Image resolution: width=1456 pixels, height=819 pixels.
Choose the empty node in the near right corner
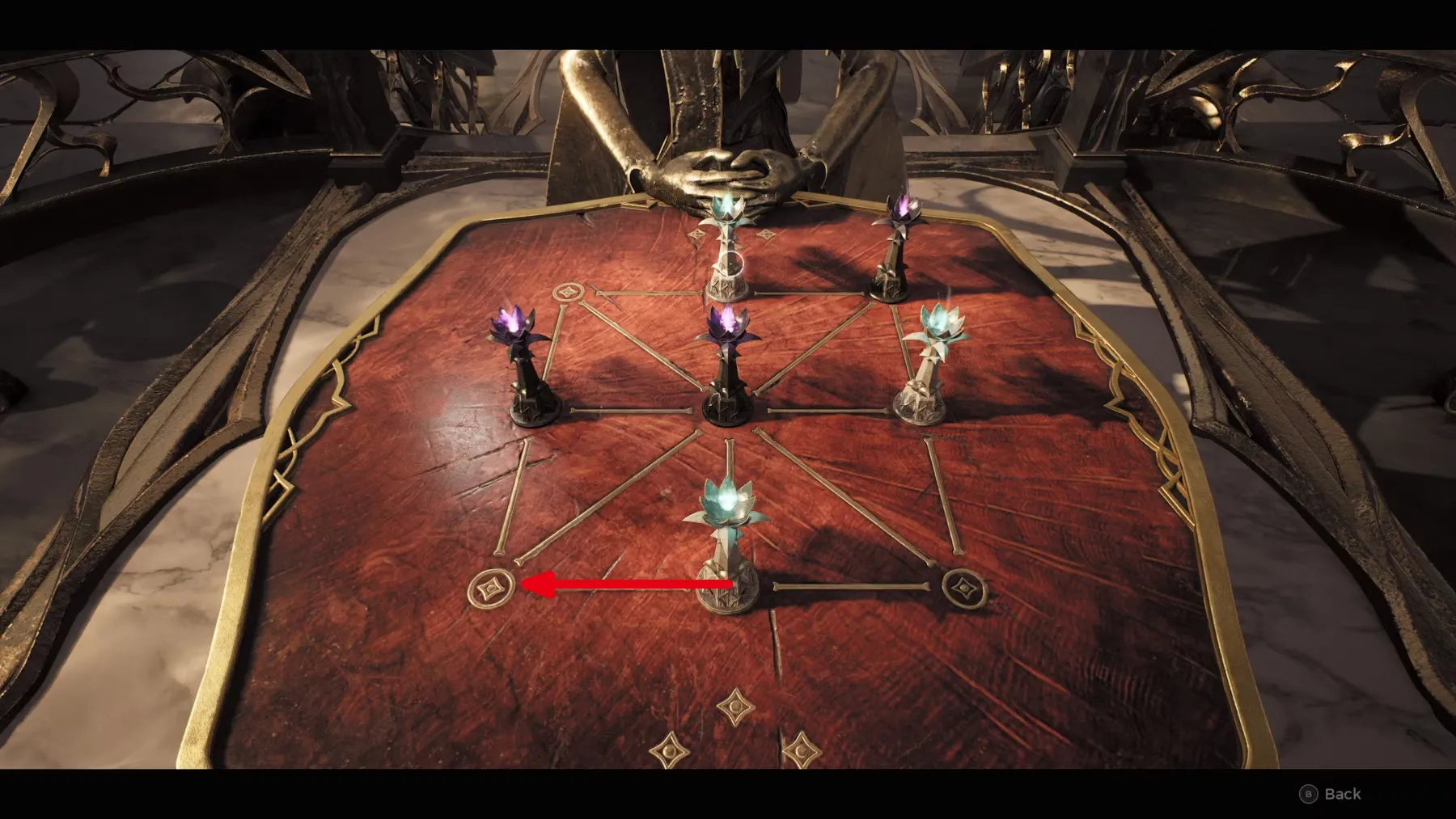(961, 585)
